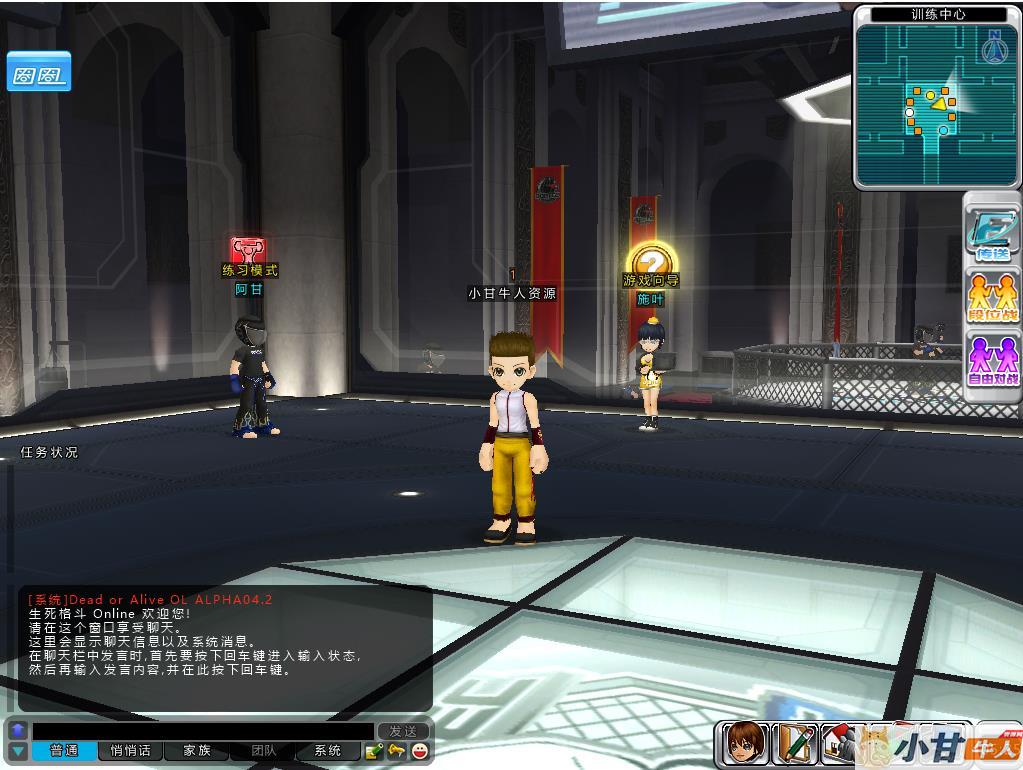This screenshot has height=770, width=1023.
Task: Select the 悄悄话 whisper tab
Action: click(x=130, y=751)
